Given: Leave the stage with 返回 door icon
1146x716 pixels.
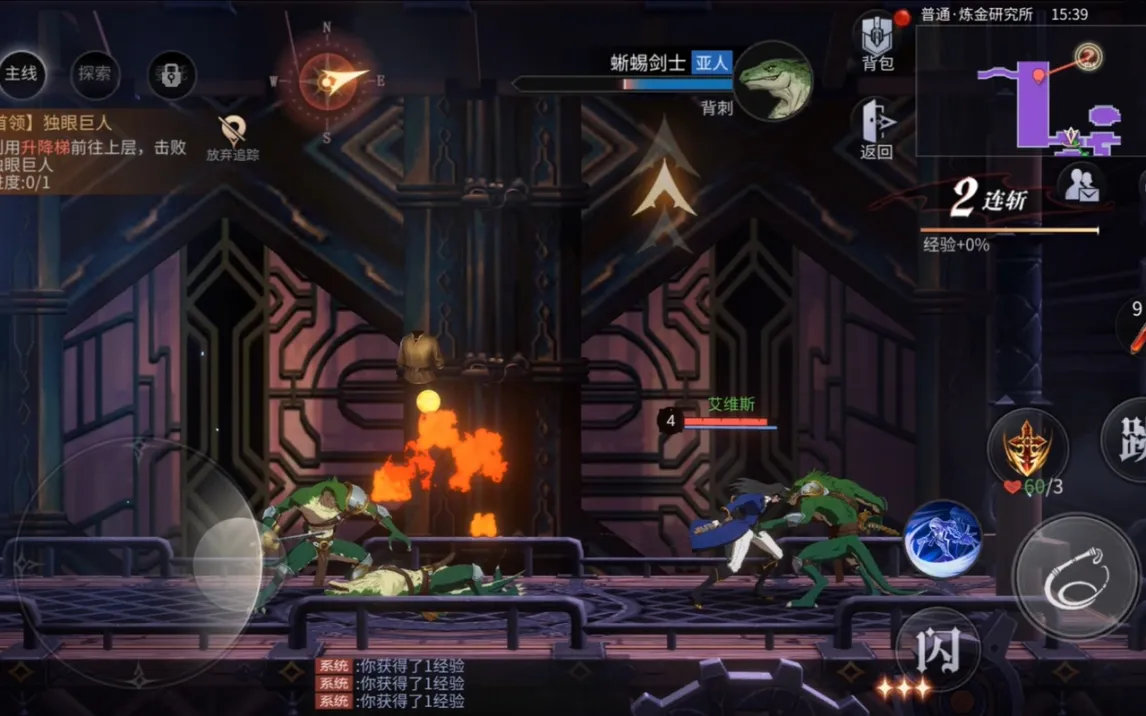Looking at the screenshot, I should [x=876, y=129].
